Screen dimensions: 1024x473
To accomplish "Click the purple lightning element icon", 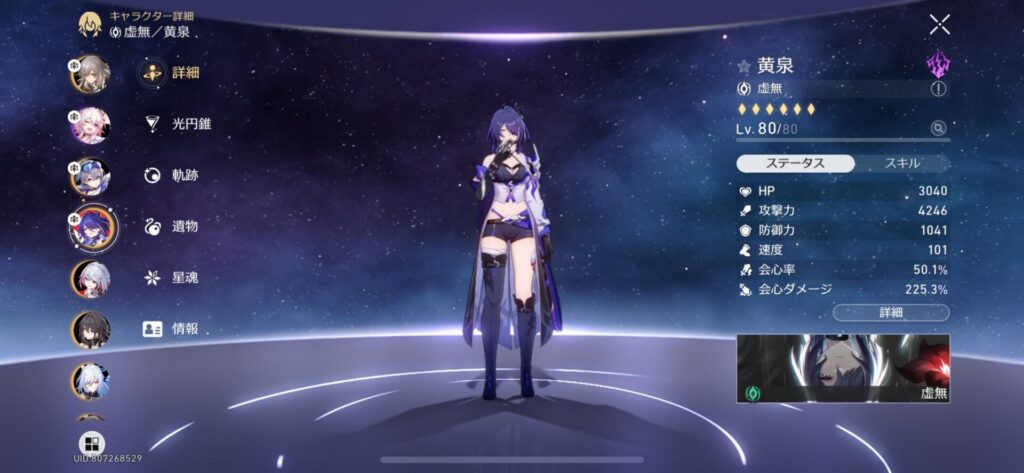I will click(x=937, y=66).
